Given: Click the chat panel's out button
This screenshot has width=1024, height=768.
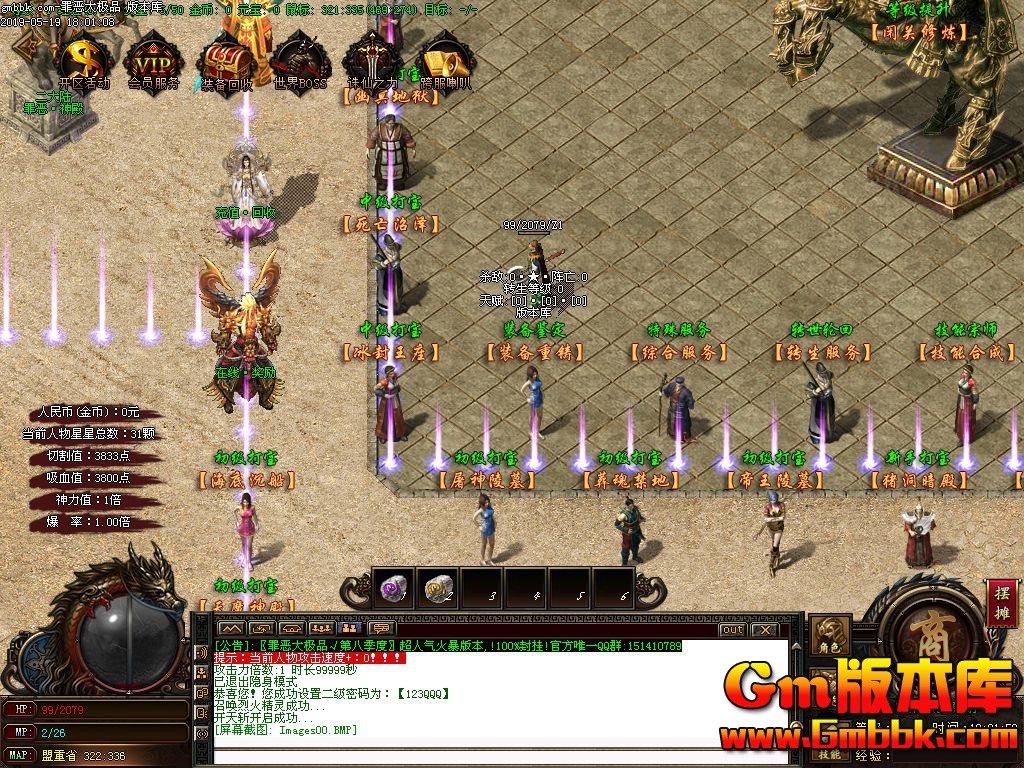Looking at the screenshot, I should 732,630.
